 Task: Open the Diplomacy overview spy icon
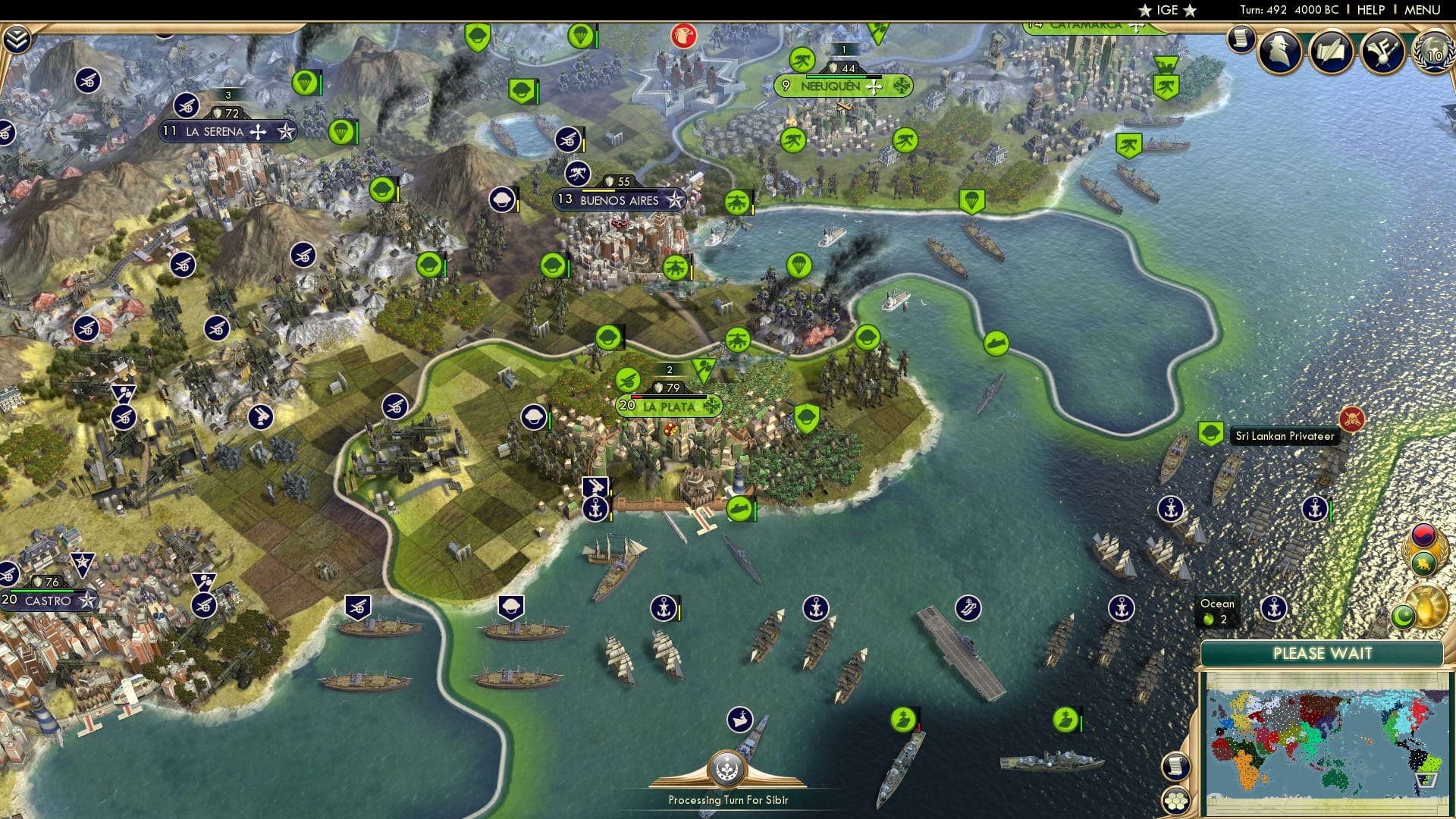tap(1277, 53)
